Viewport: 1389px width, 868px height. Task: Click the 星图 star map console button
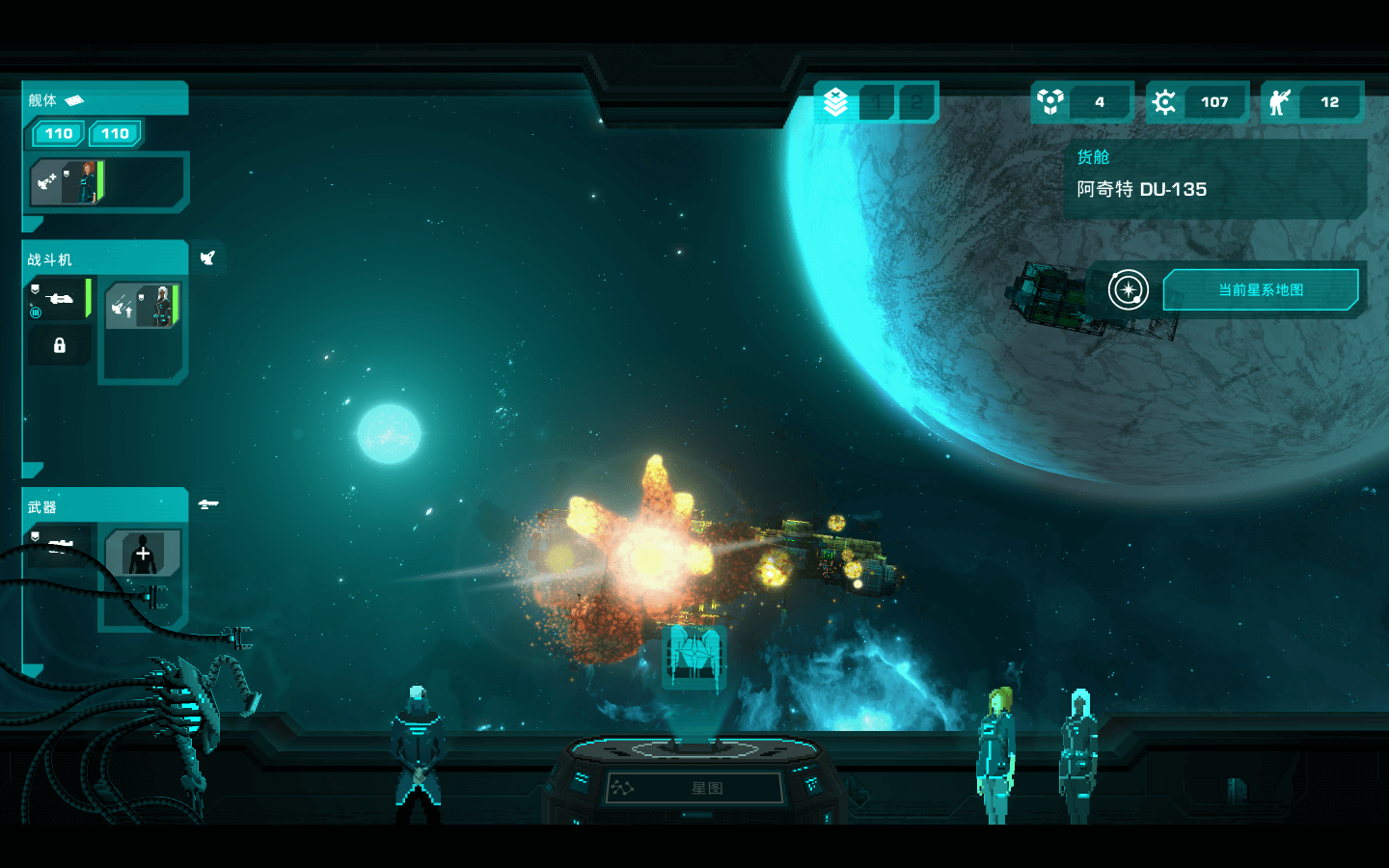pos(694,788)
